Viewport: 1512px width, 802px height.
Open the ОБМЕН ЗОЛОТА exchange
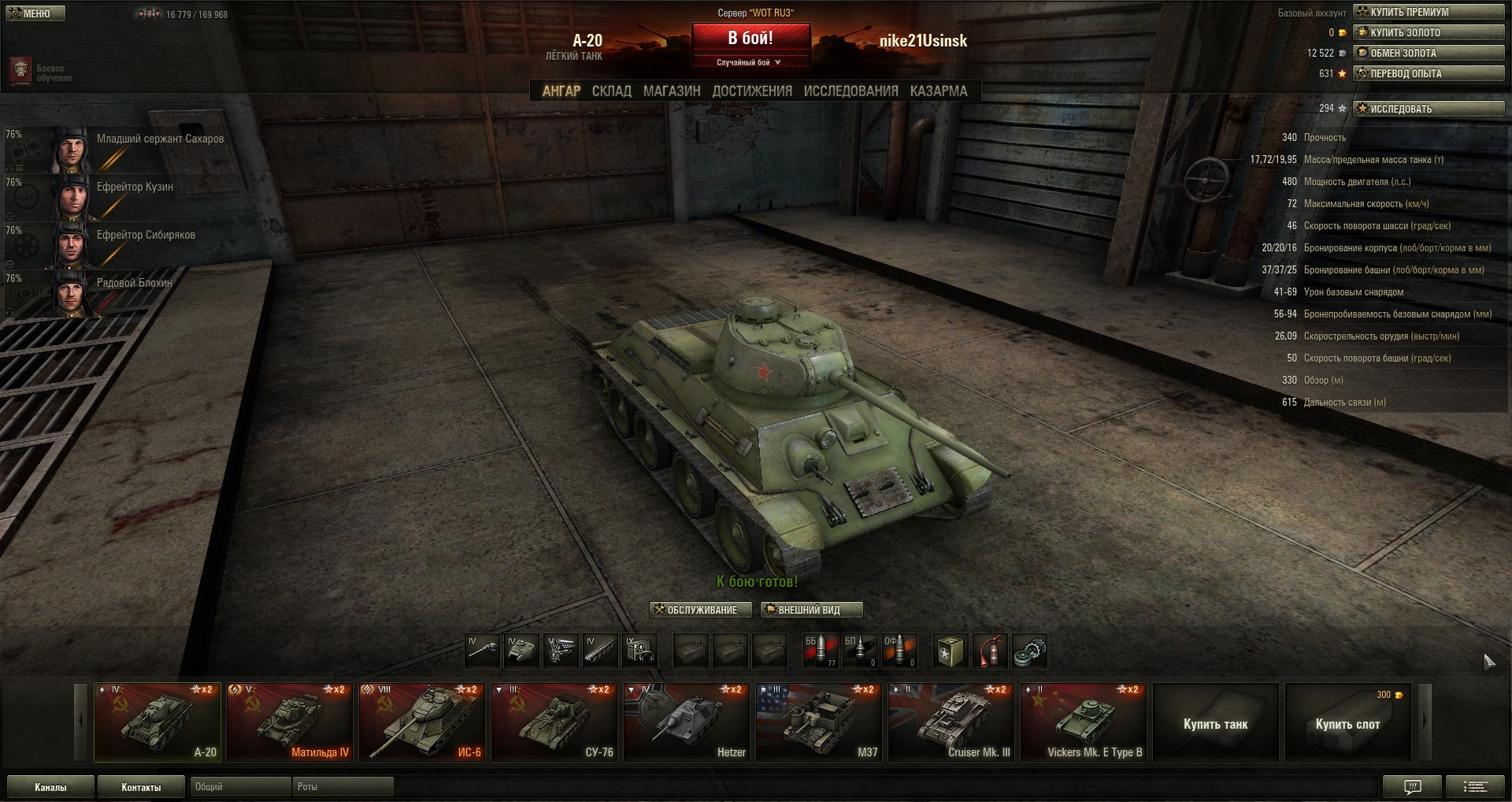(1429, 53)
